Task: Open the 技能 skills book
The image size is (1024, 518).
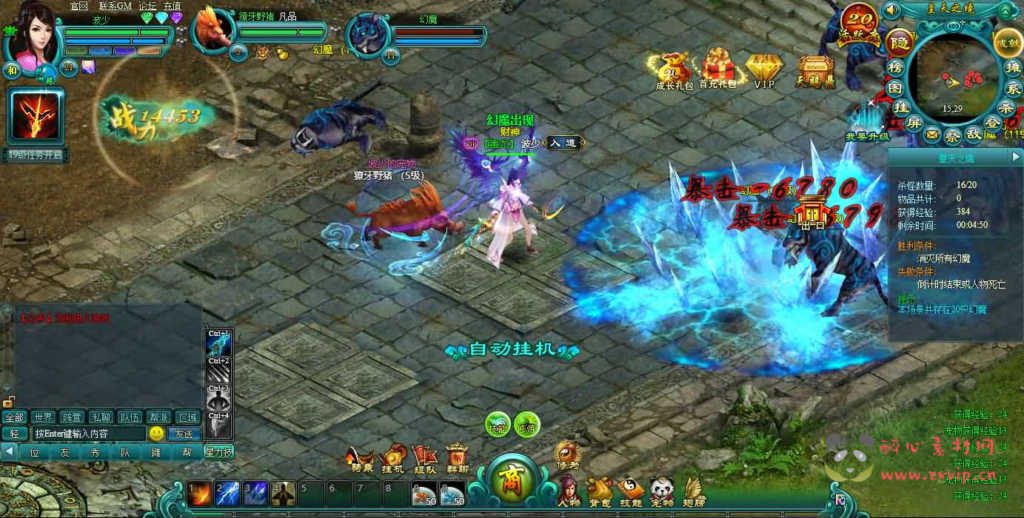Action: [632, 490]
